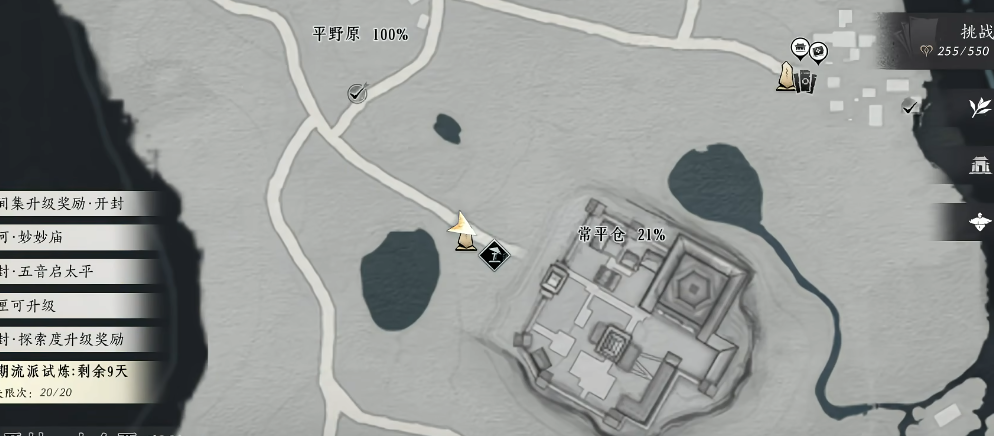
Task: Click the black diamond marker beside the player
Action: point(494,254)
